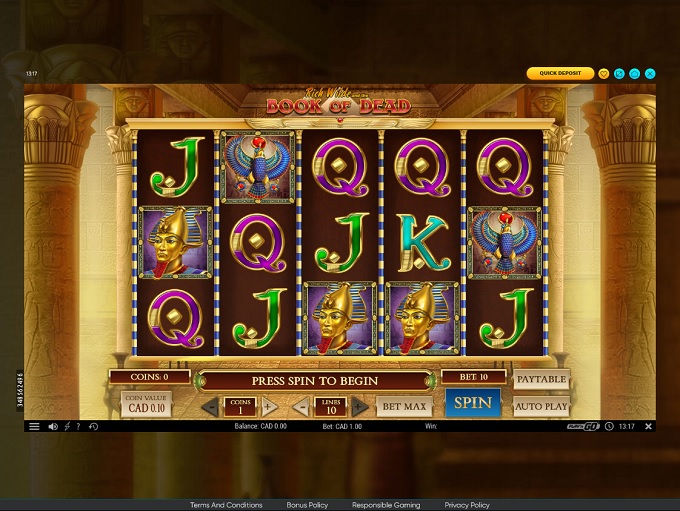
Task: Open help with the question mark icon
Action: click(x=79, y=427)
